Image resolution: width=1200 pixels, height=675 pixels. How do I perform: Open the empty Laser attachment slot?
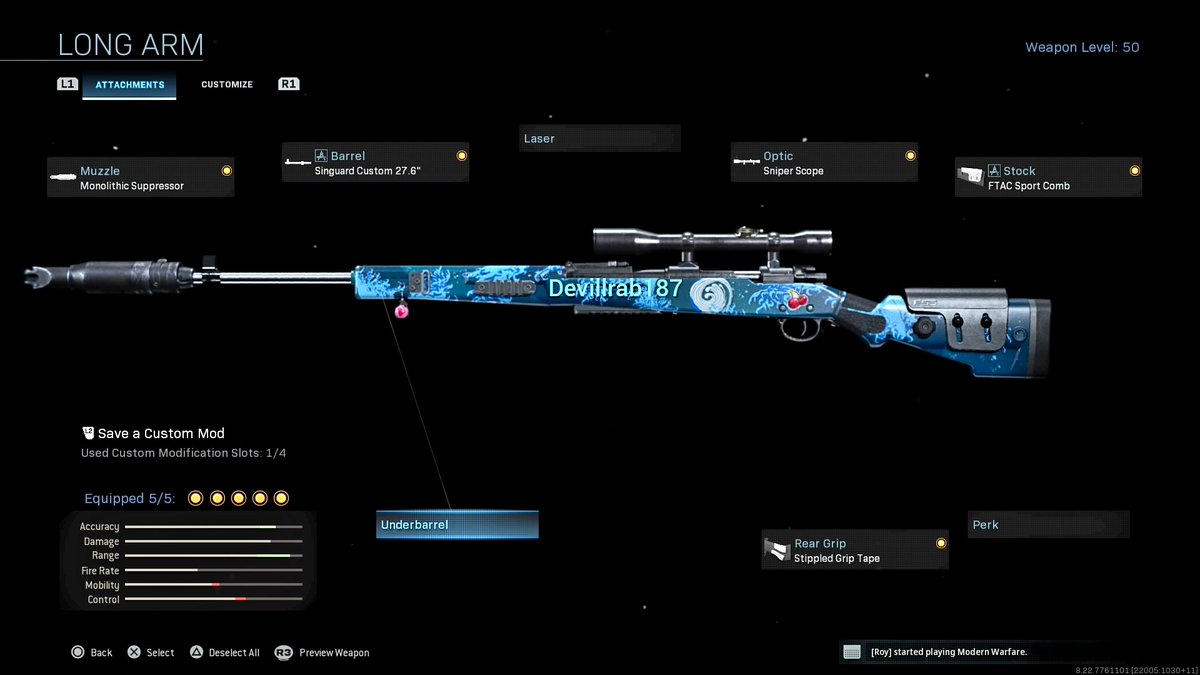(600, 138)
